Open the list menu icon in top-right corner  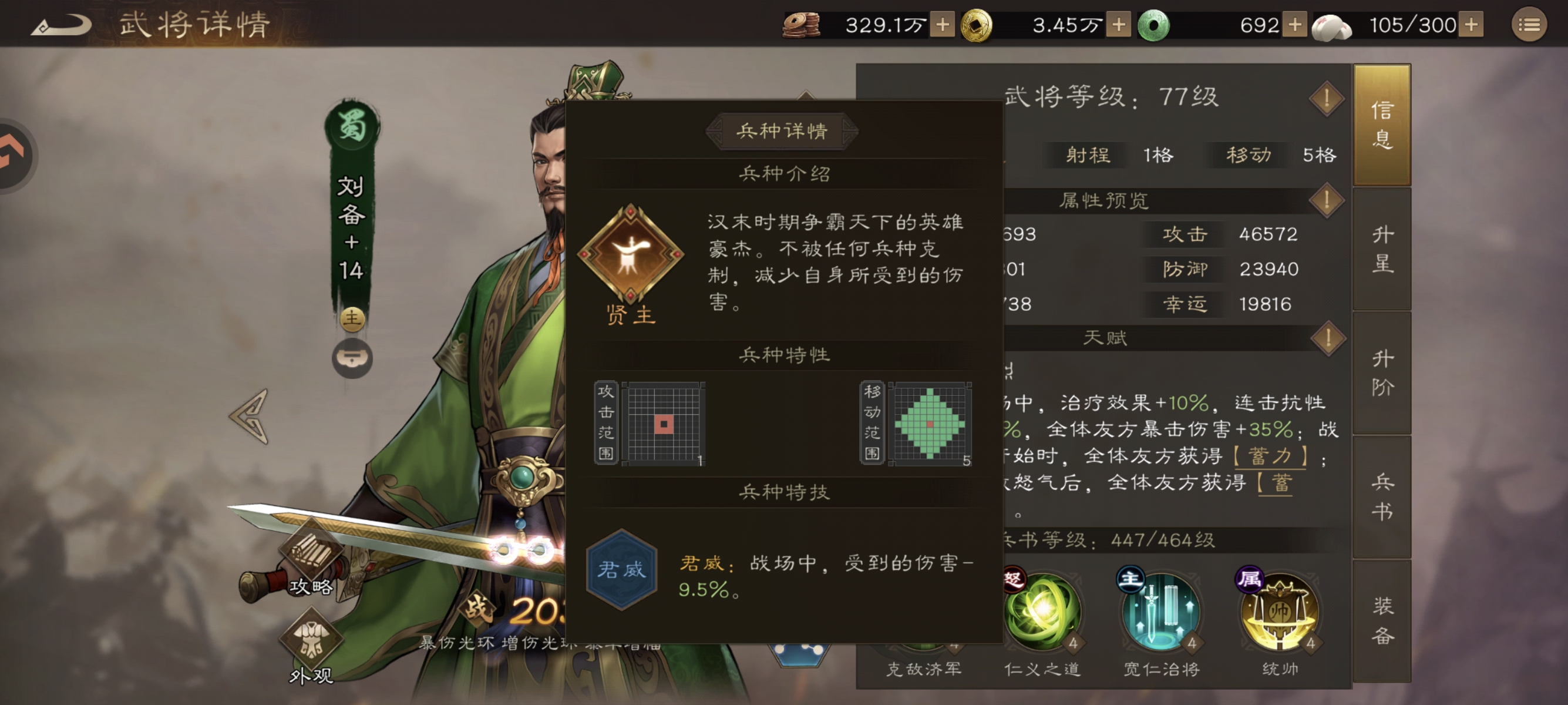[x=1529, y=25]
